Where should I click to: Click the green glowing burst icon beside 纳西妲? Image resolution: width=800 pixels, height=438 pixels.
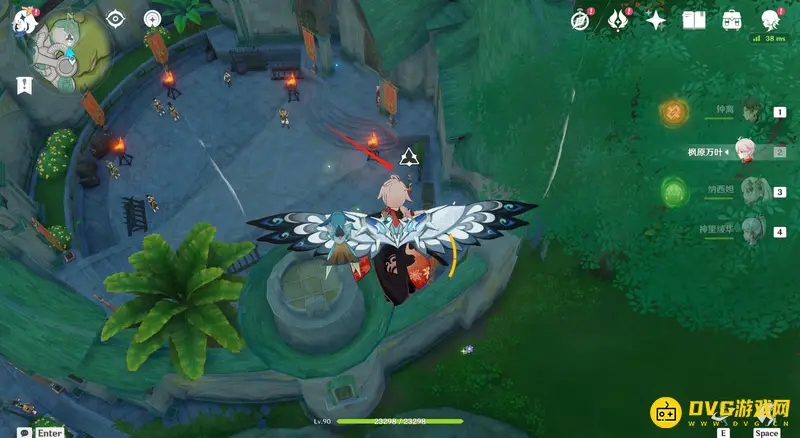675,189
